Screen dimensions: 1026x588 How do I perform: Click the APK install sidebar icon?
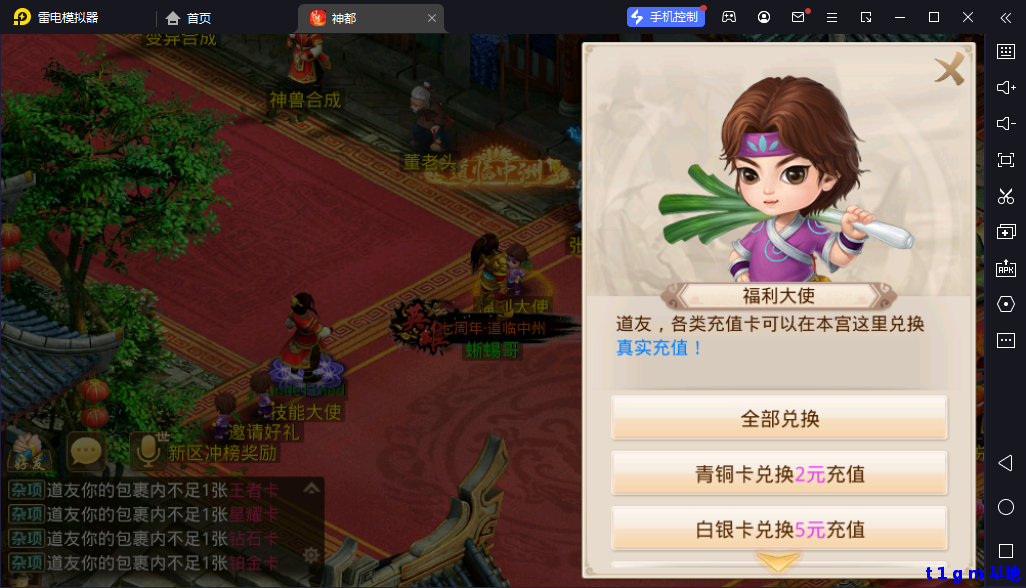point(1006,268)
